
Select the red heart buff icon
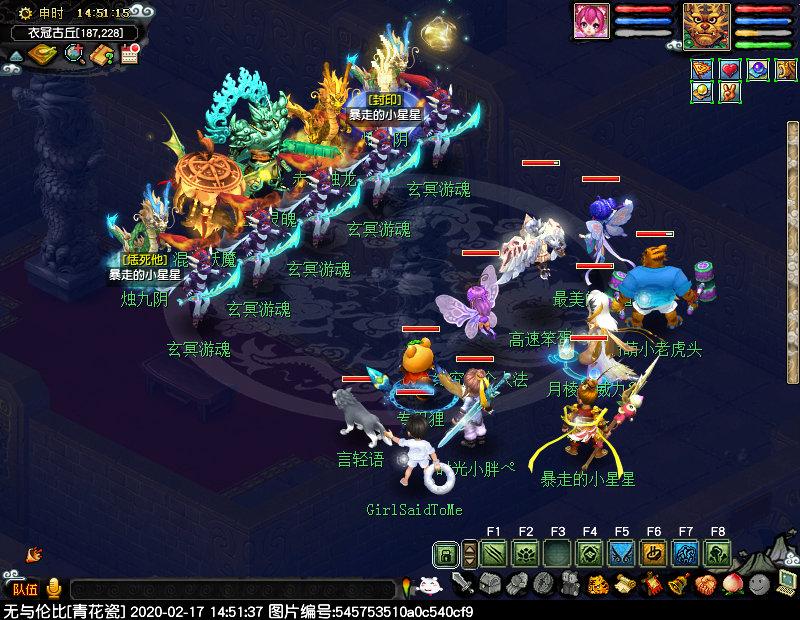point(730,69)
